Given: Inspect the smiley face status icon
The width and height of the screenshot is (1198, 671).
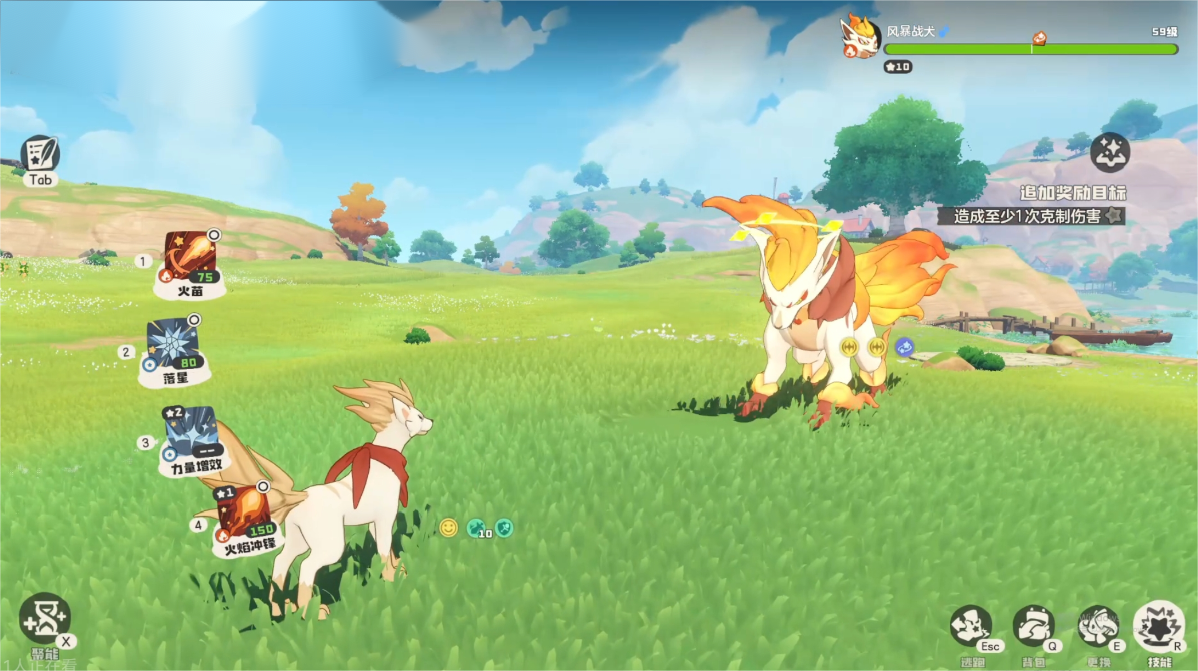Looking at the screenshot, I should click(x=448, y=527).
